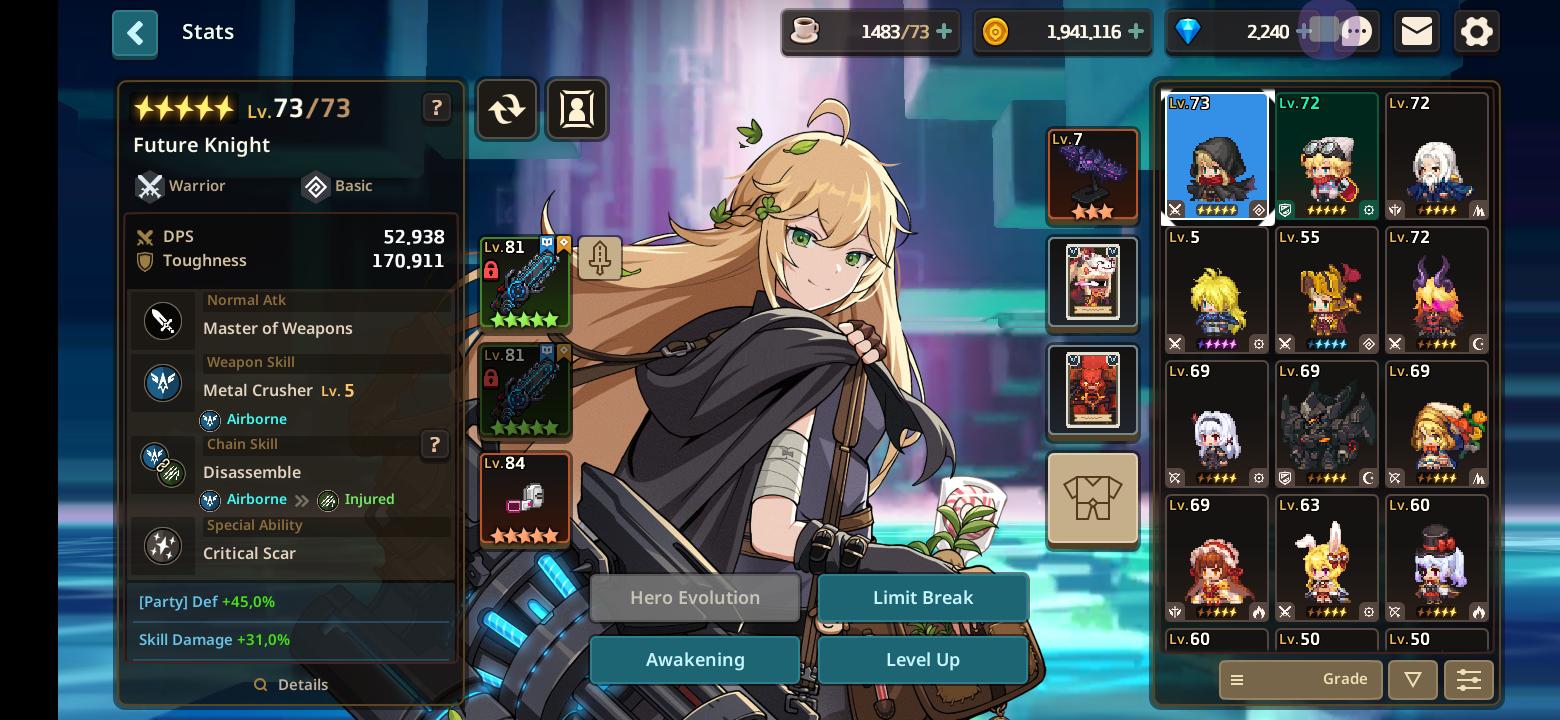Open the filter sliders icon below the hero list

tap(1468, 679)
